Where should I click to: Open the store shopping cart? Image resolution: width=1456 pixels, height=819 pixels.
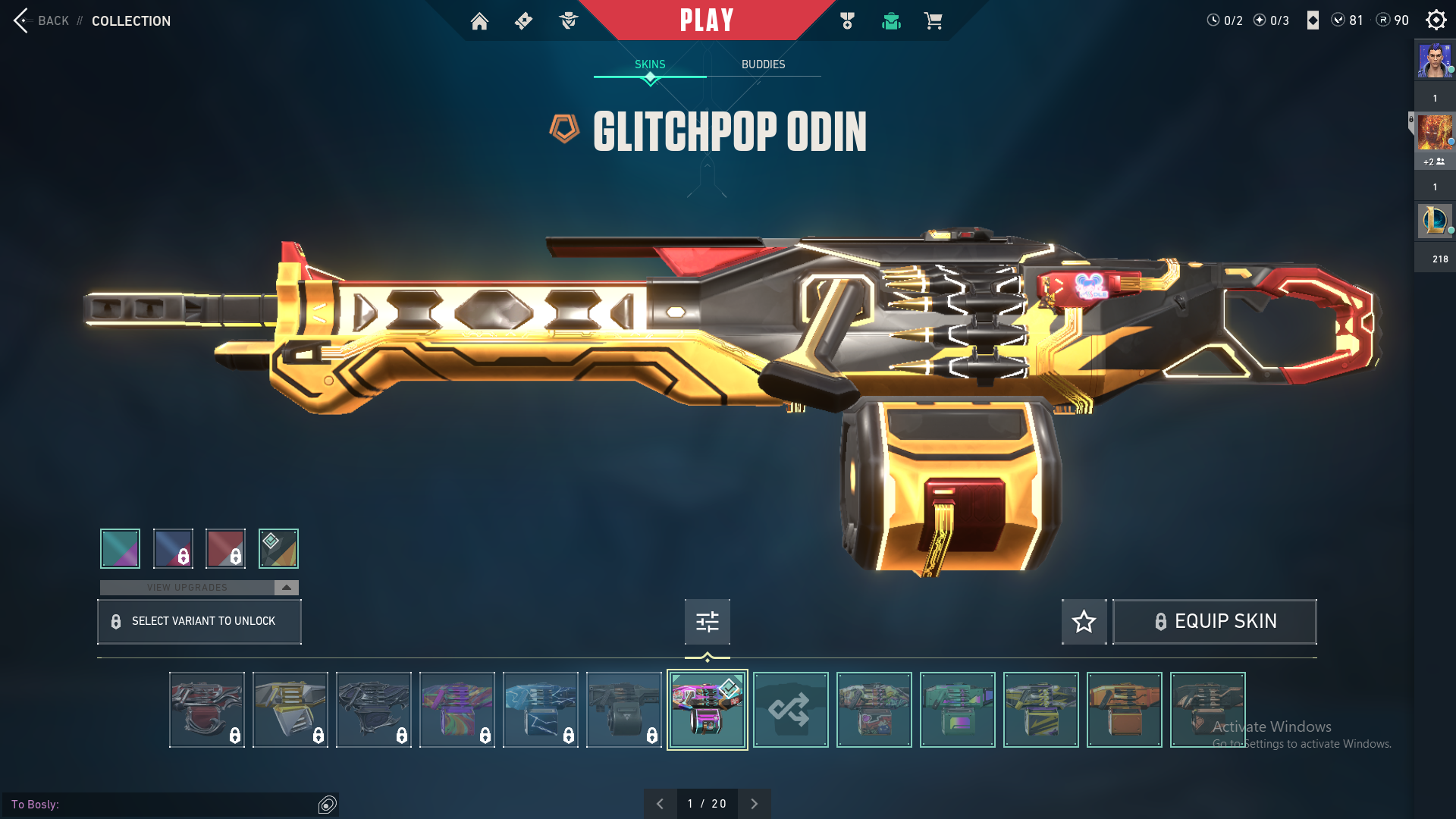coord(933,21)
